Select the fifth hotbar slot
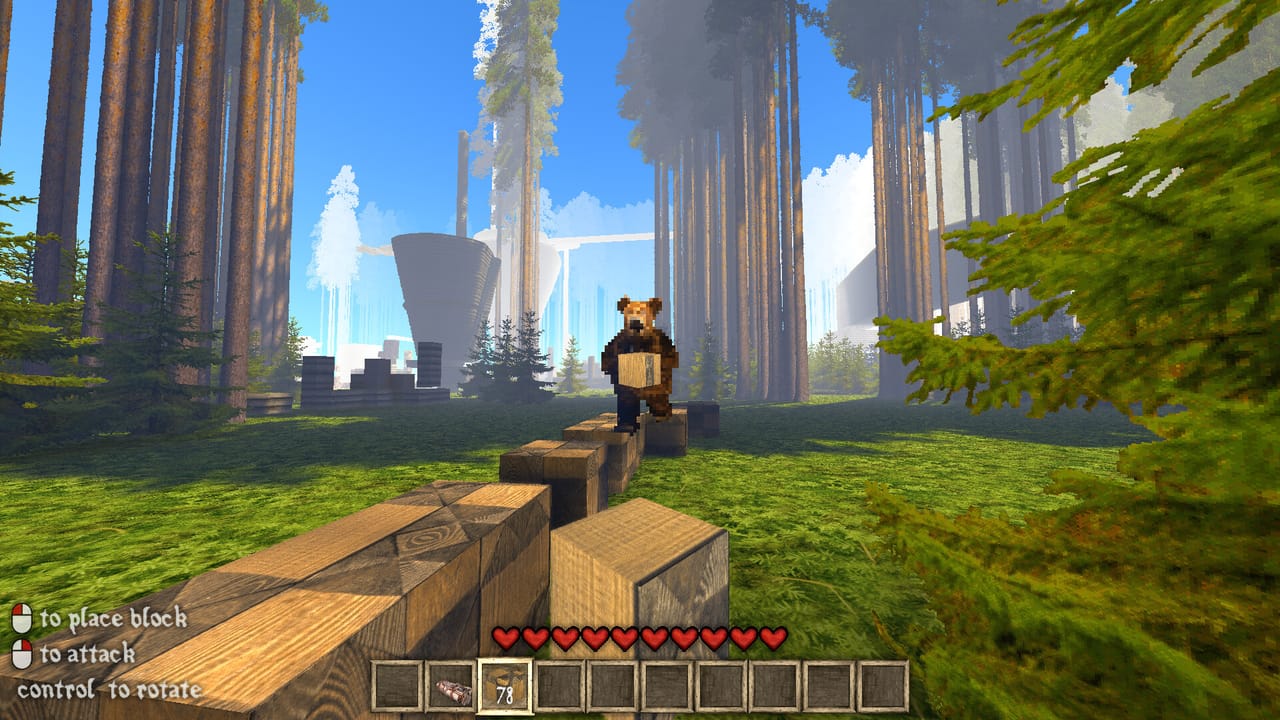The height and width of the screenshot is (720, 1280). coord(615,685)
